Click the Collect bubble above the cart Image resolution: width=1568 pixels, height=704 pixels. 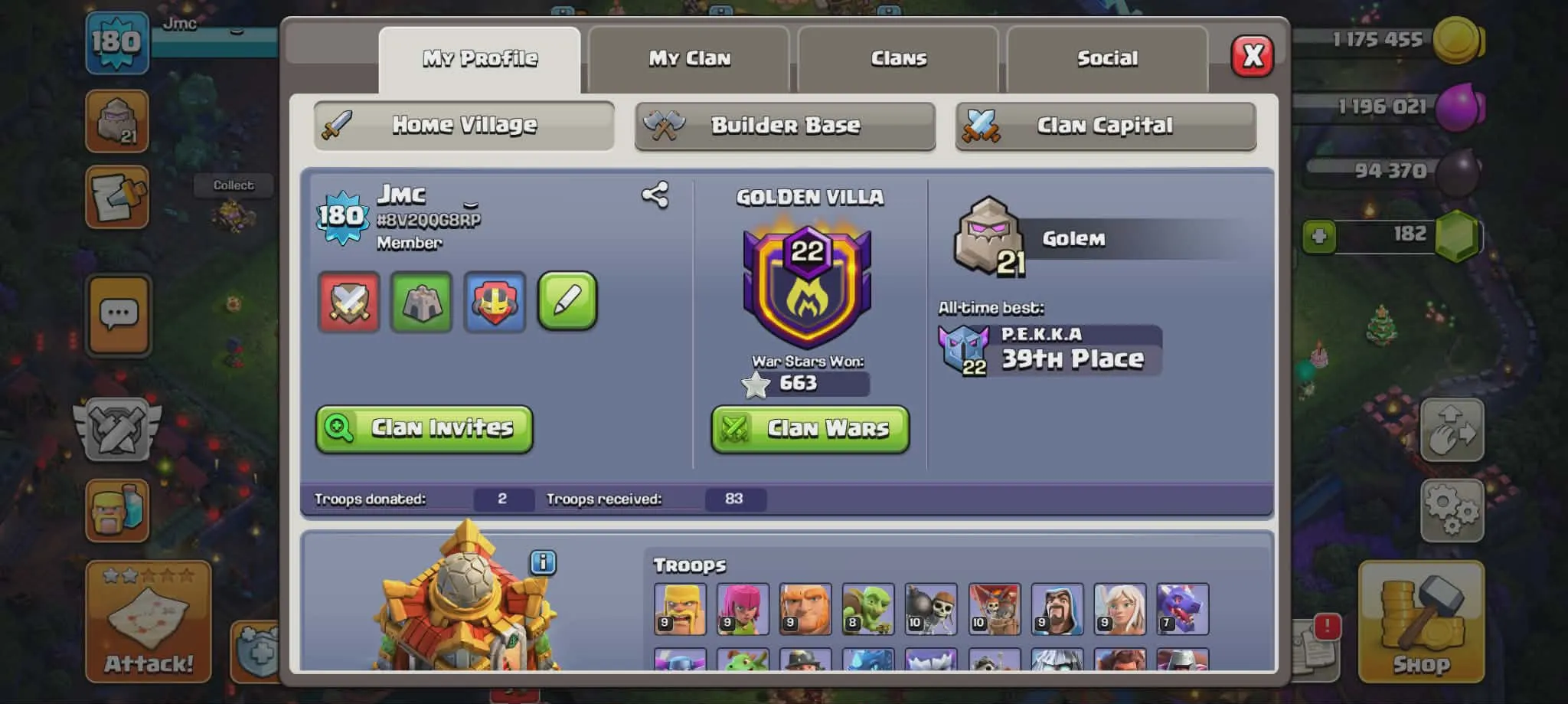pos(234,185)
